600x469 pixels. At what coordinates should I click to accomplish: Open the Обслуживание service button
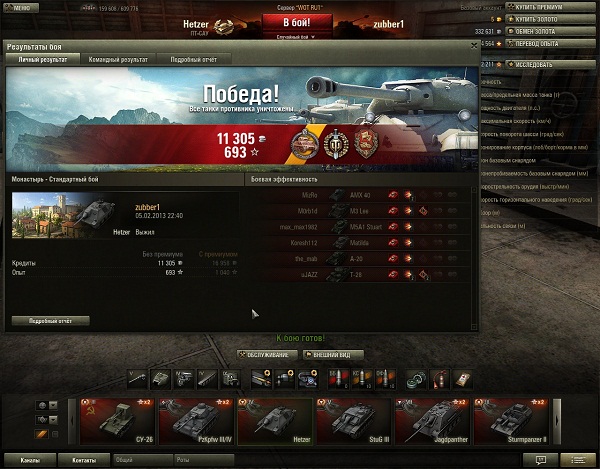coord(266,354)
